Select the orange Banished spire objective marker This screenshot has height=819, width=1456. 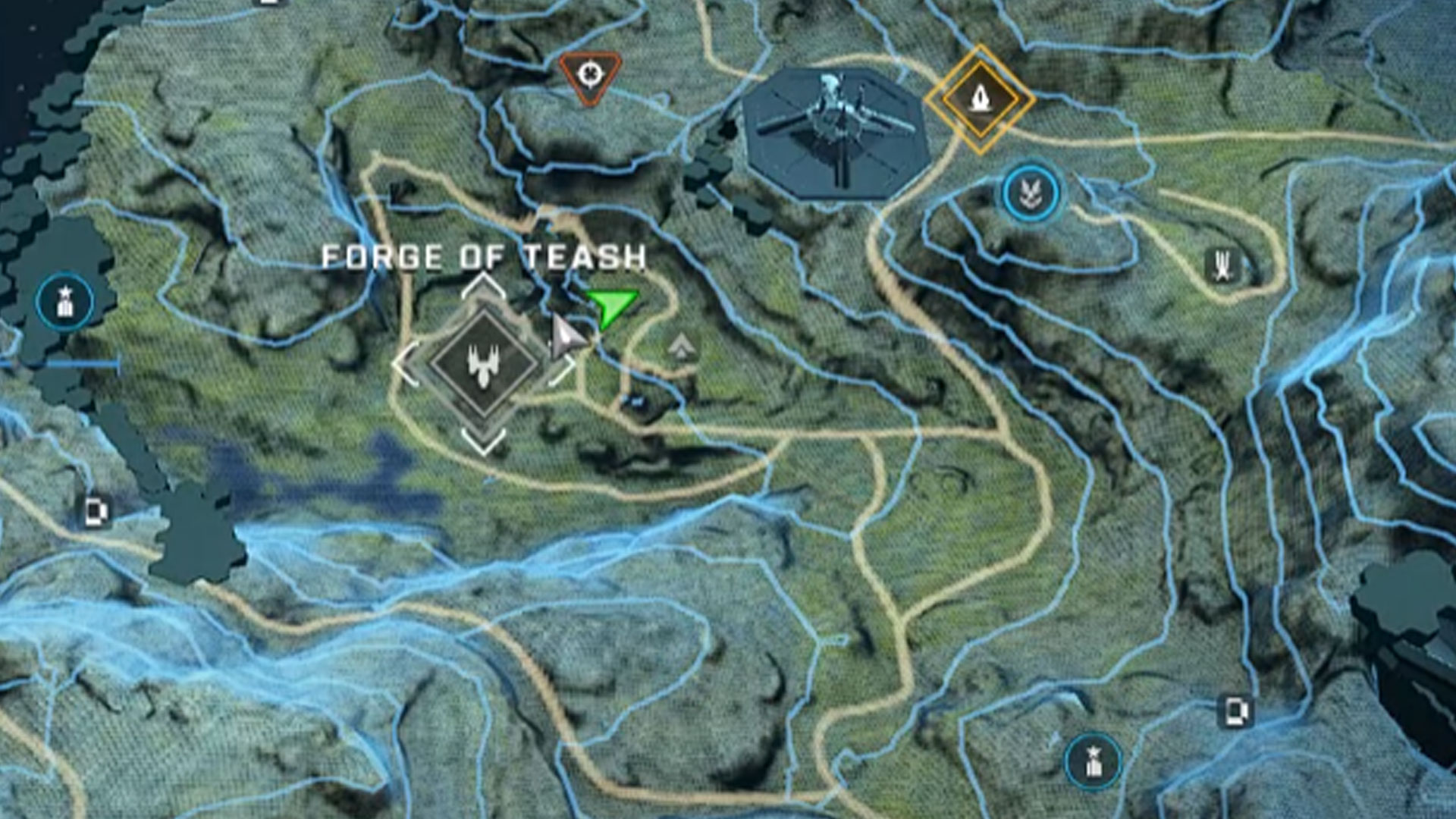(x=980, y=99)
